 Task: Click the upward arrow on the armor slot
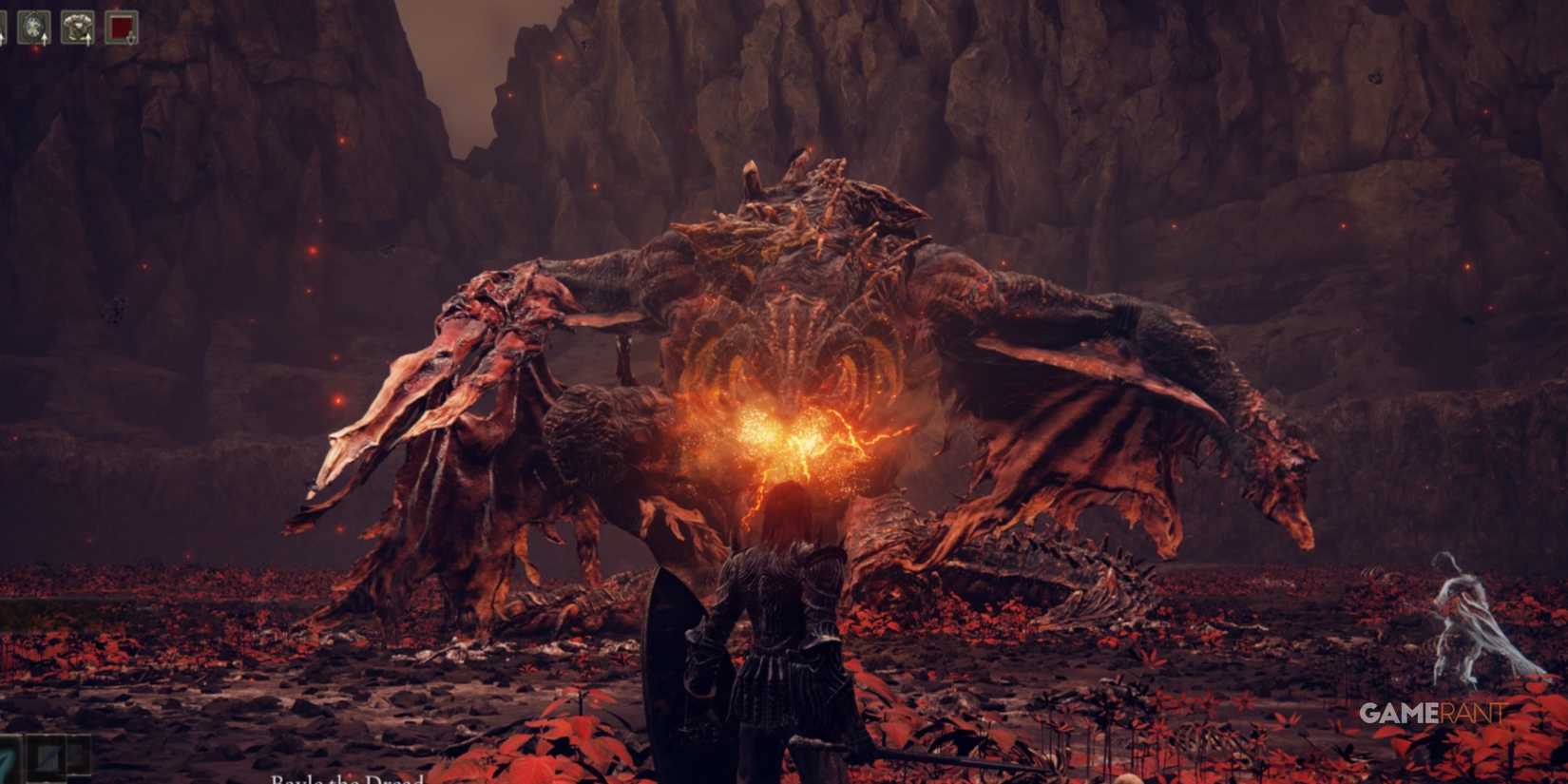(88, 40)
